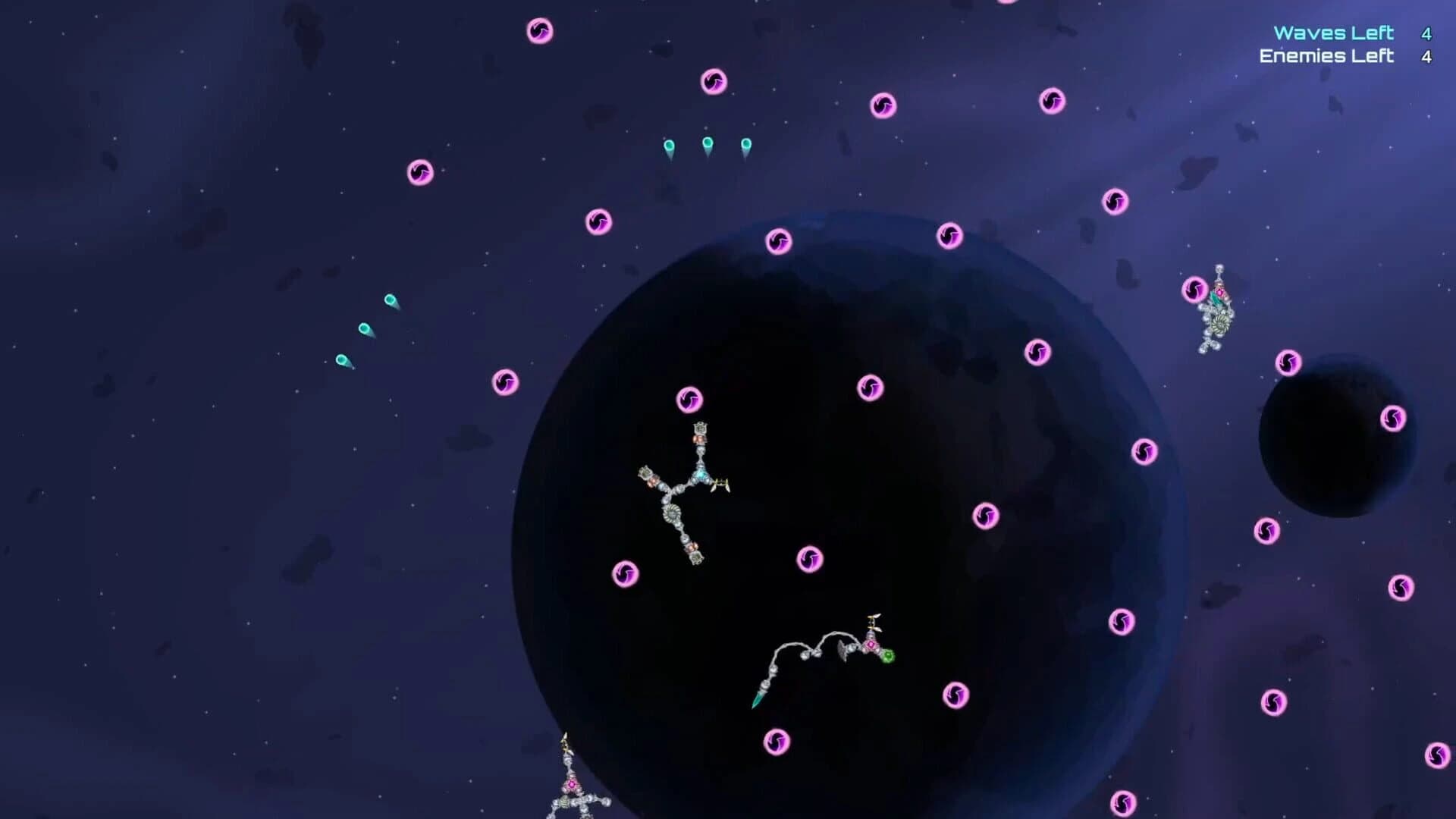
Task: Click the green gem module on the serpentine ship
Action: [x=889, y=656]
